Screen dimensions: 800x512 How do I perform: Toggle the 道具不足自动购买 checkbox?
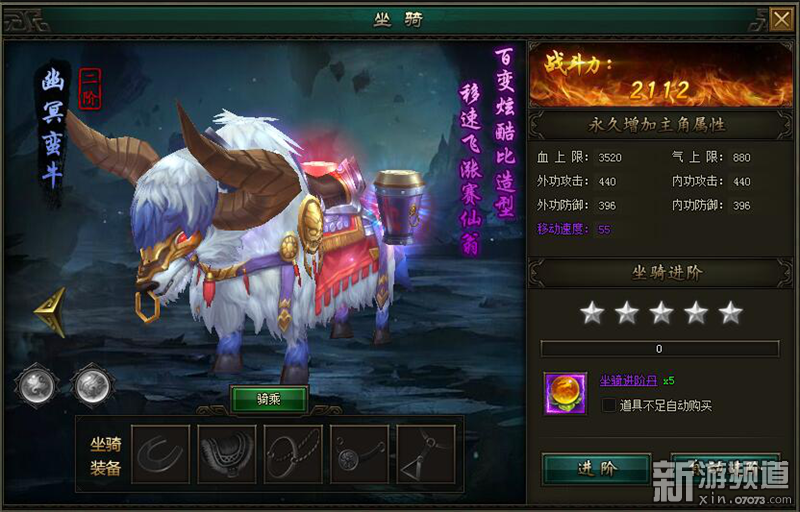click(x=609, y=405)
